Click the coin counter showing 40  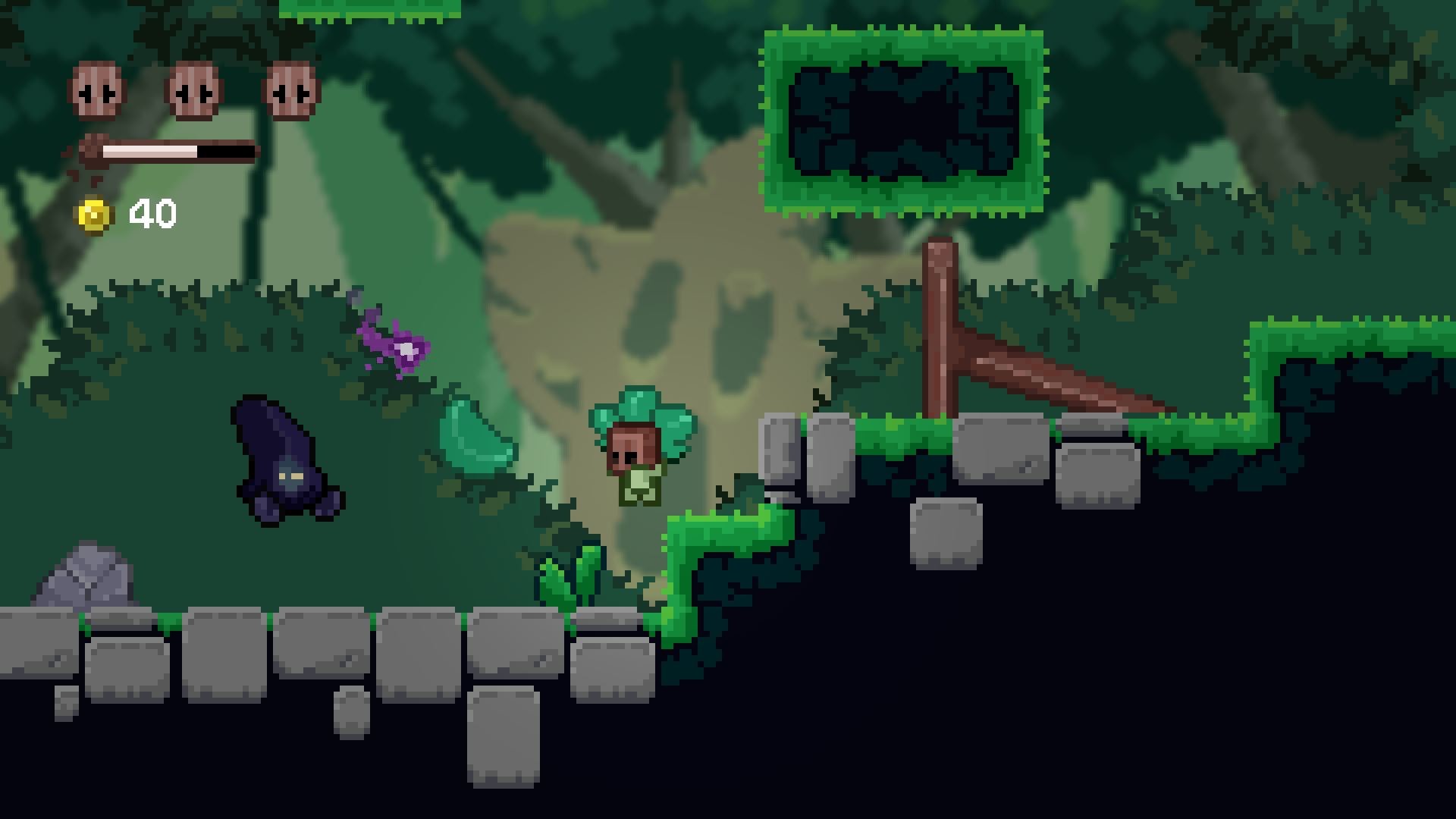click(152, 213)
